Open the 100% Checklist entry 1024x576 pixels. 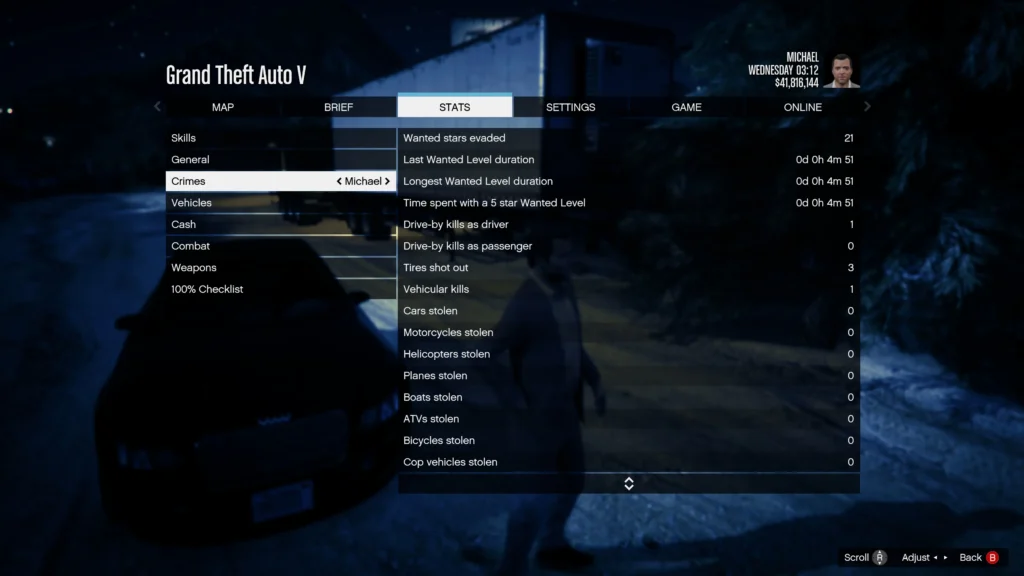coord(281,290)
